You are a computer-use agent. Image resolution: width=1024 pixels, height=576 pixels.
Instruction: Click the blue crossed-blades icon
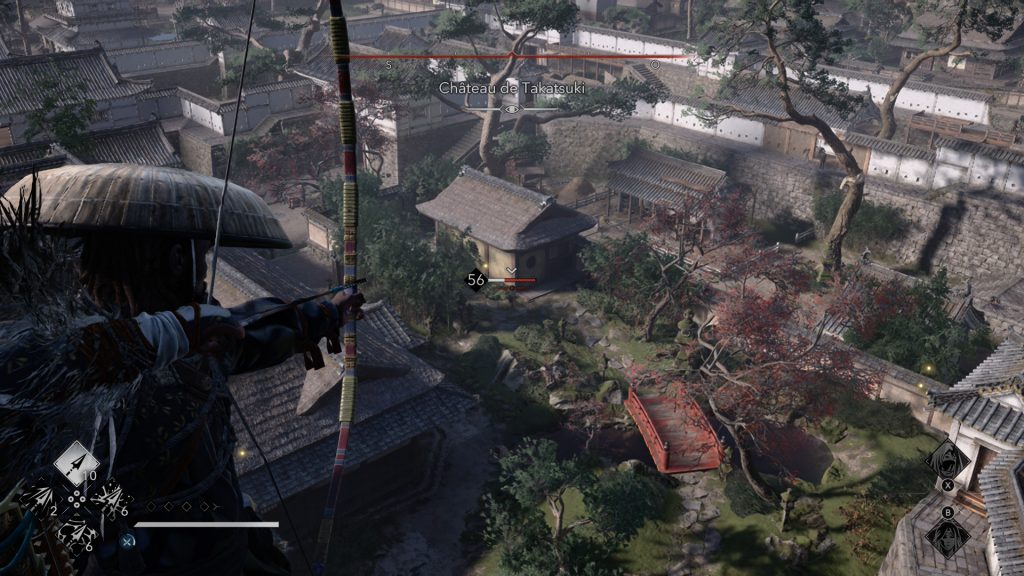coord(128,540)
